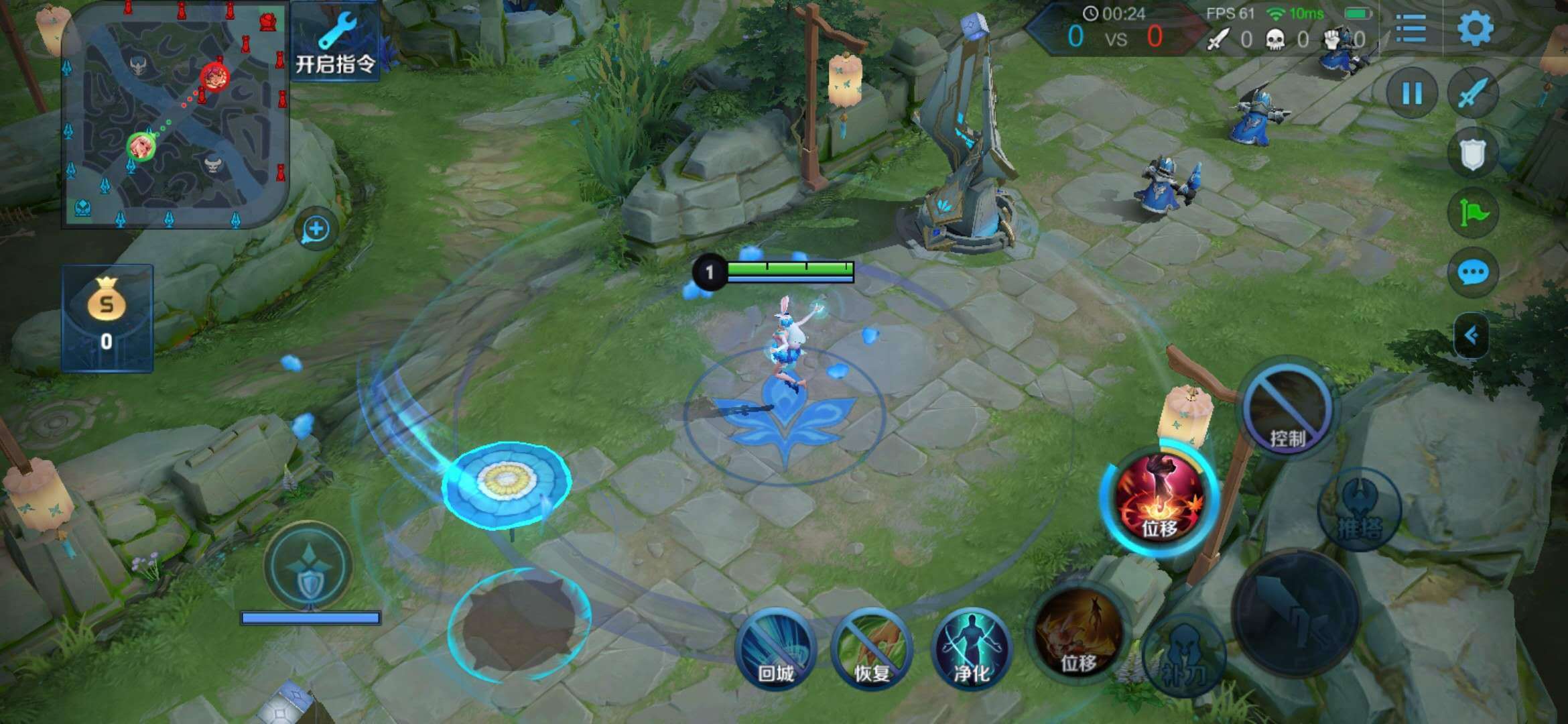Hit the 补刀 last-hit button

(1184, 656)
